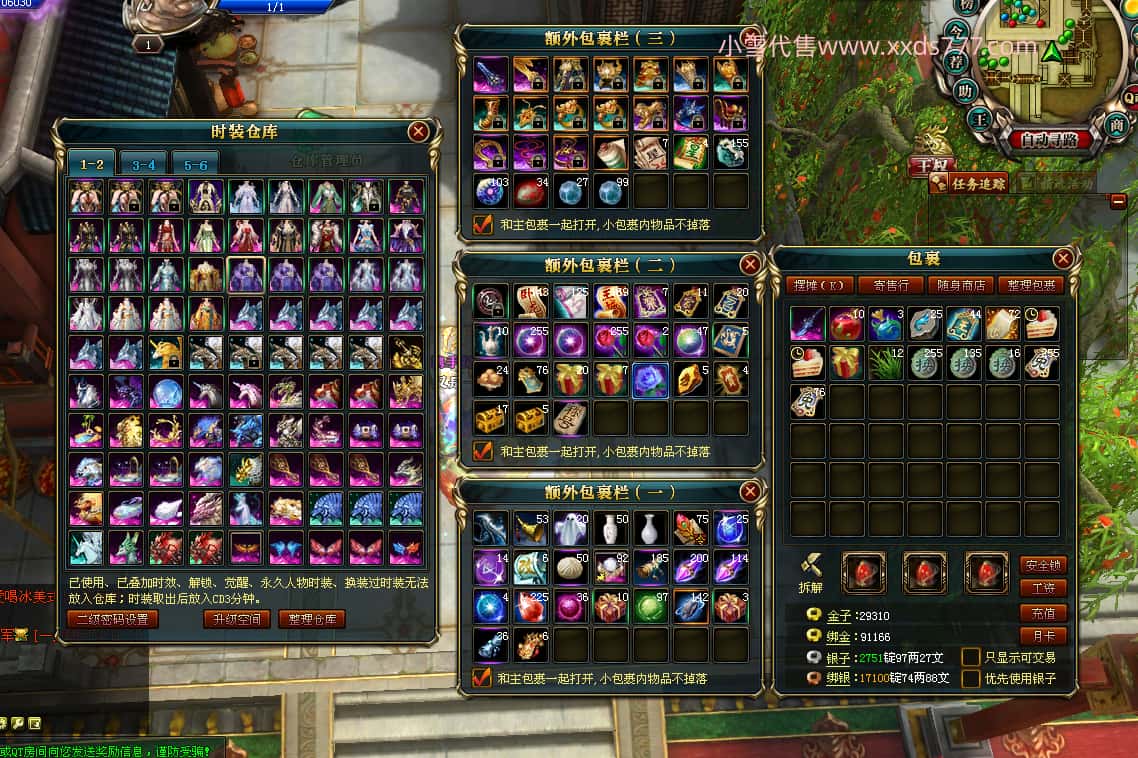
Task: Close the 包裹 bag window
Action: (1063, 259)
